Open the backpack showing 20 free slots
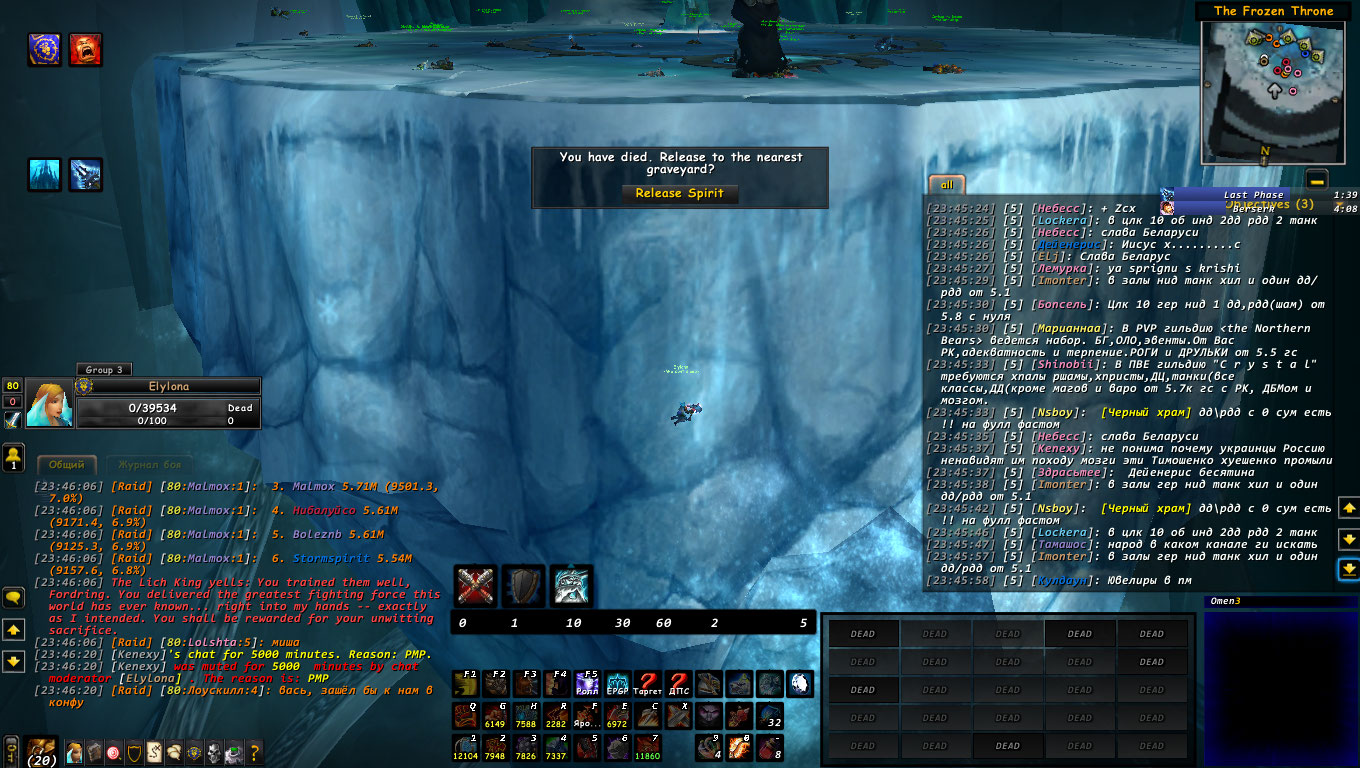Image resolution: width=1360 pixels, height=768 pixels. pos(41,751)
